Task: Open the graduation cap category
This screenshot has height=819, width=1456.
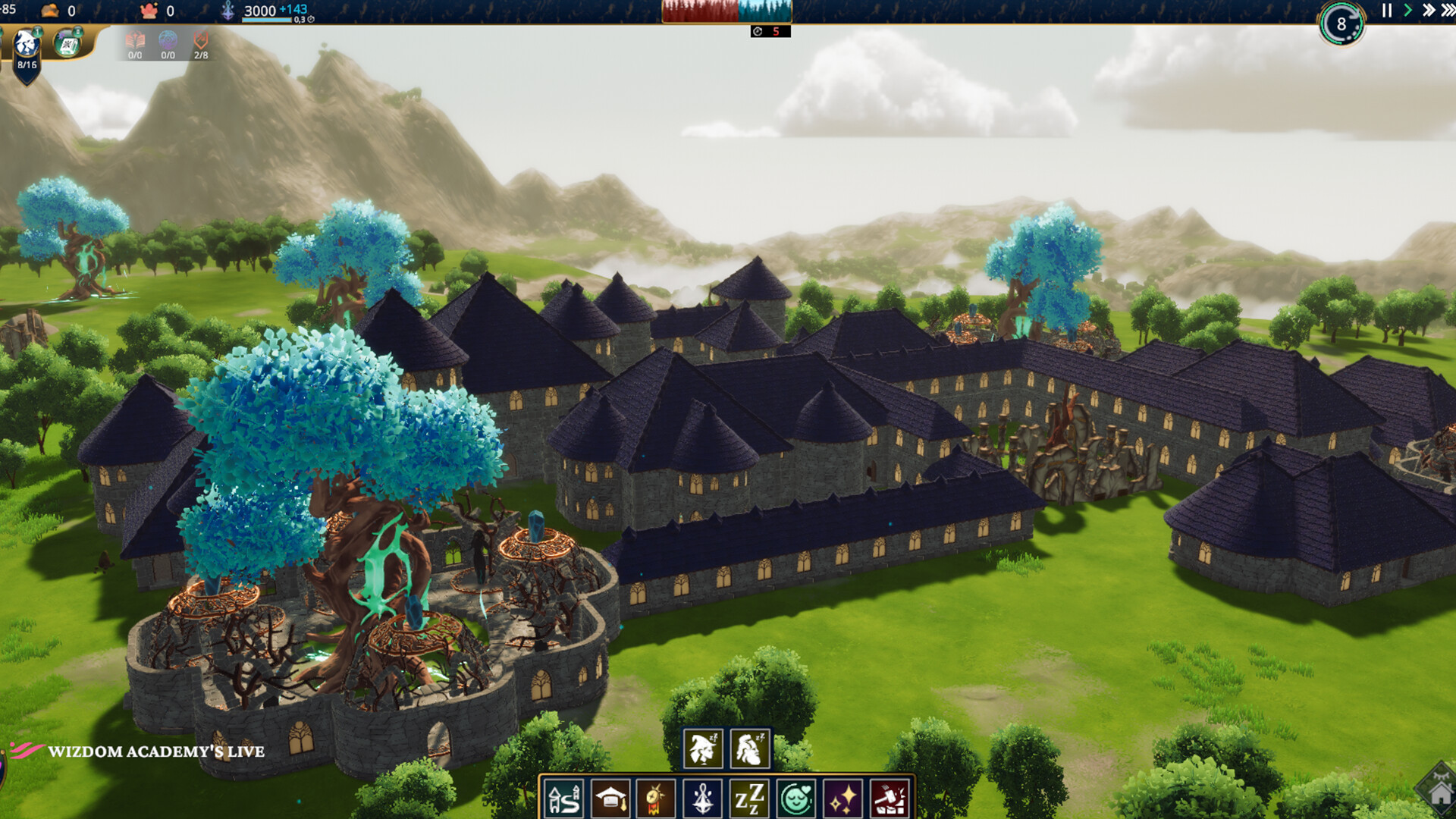Action: 610,799
